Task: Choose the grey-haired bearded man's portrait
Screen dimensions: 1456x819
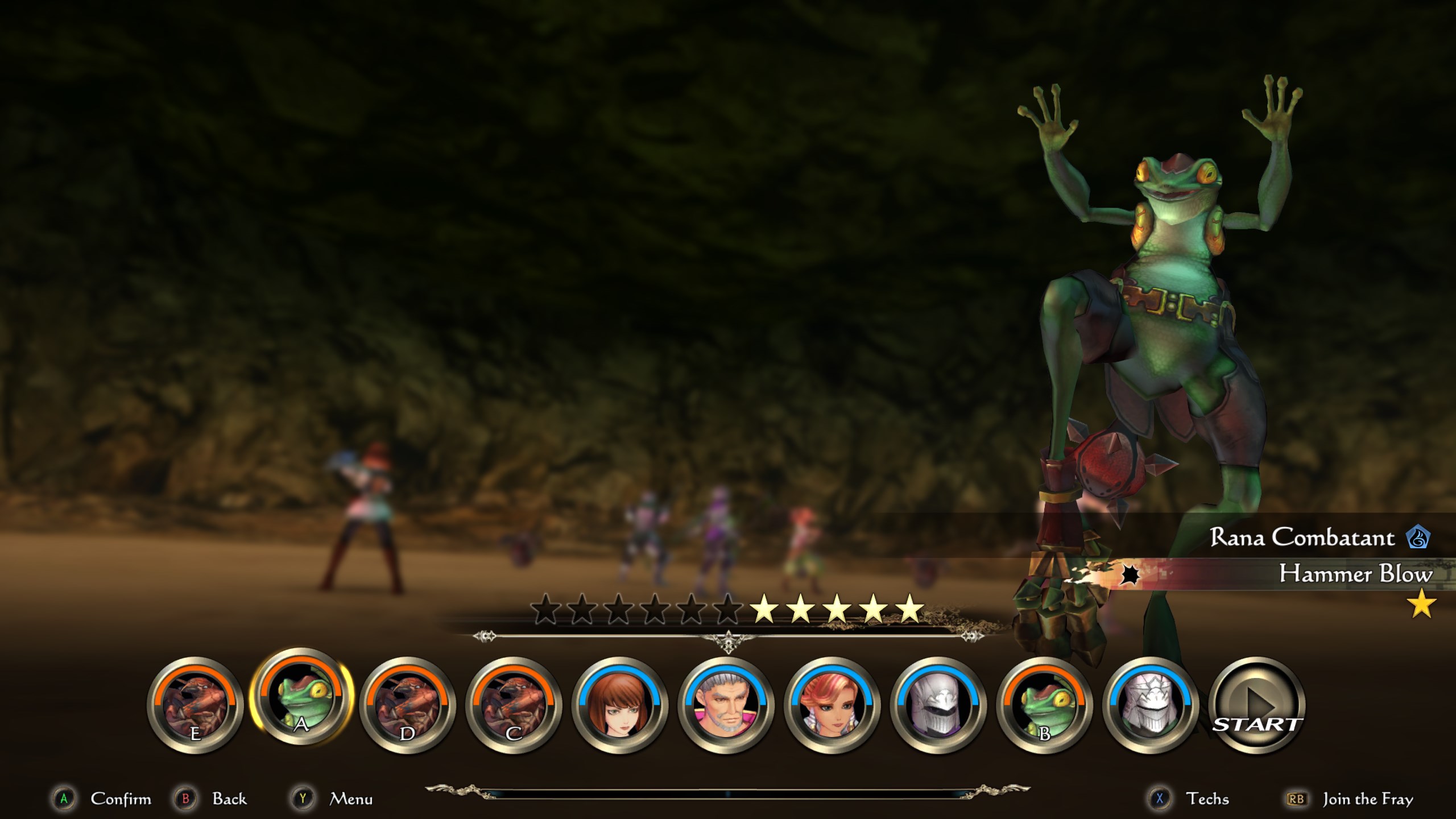Action: click(726, 706)
